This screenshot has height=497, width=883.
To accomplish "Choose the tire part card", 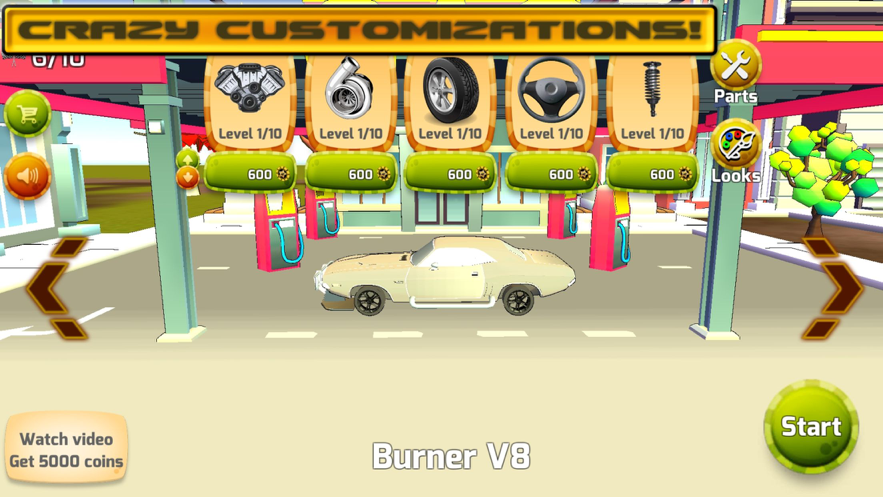I will click(x=451, y=101).
